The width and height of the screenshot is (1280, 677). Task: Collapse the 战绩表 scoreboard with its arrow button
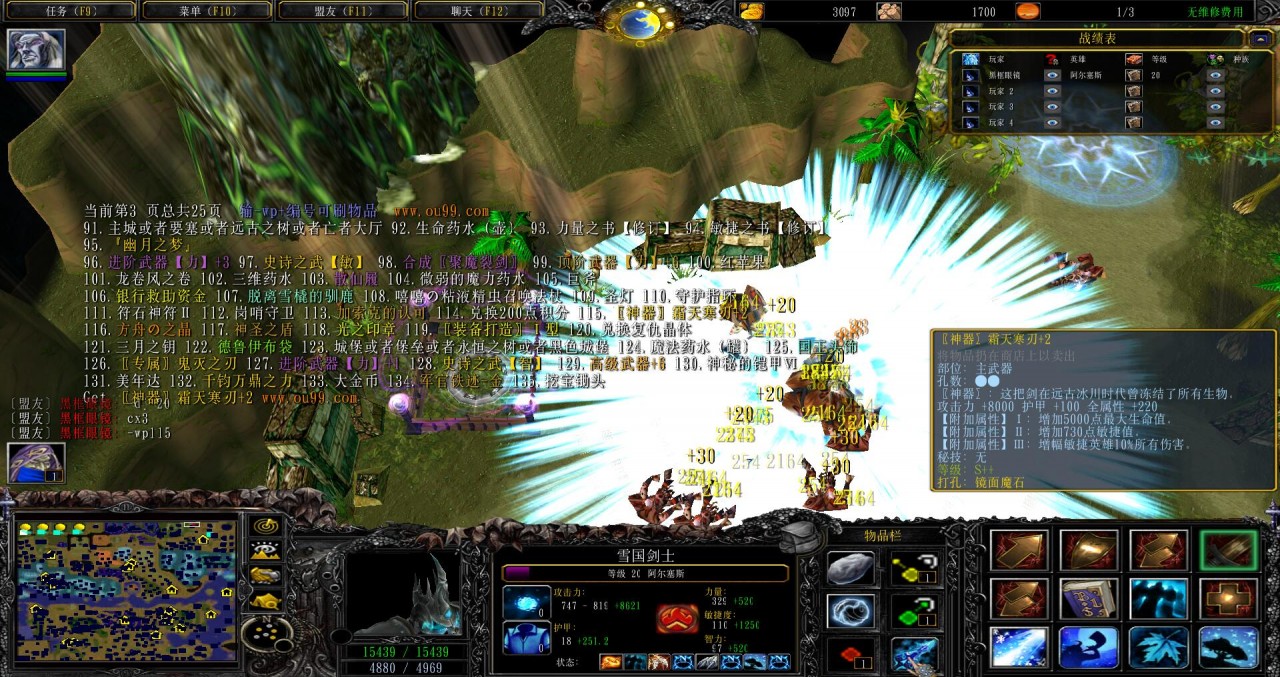pyautogui.click(x=1259, y=39)
